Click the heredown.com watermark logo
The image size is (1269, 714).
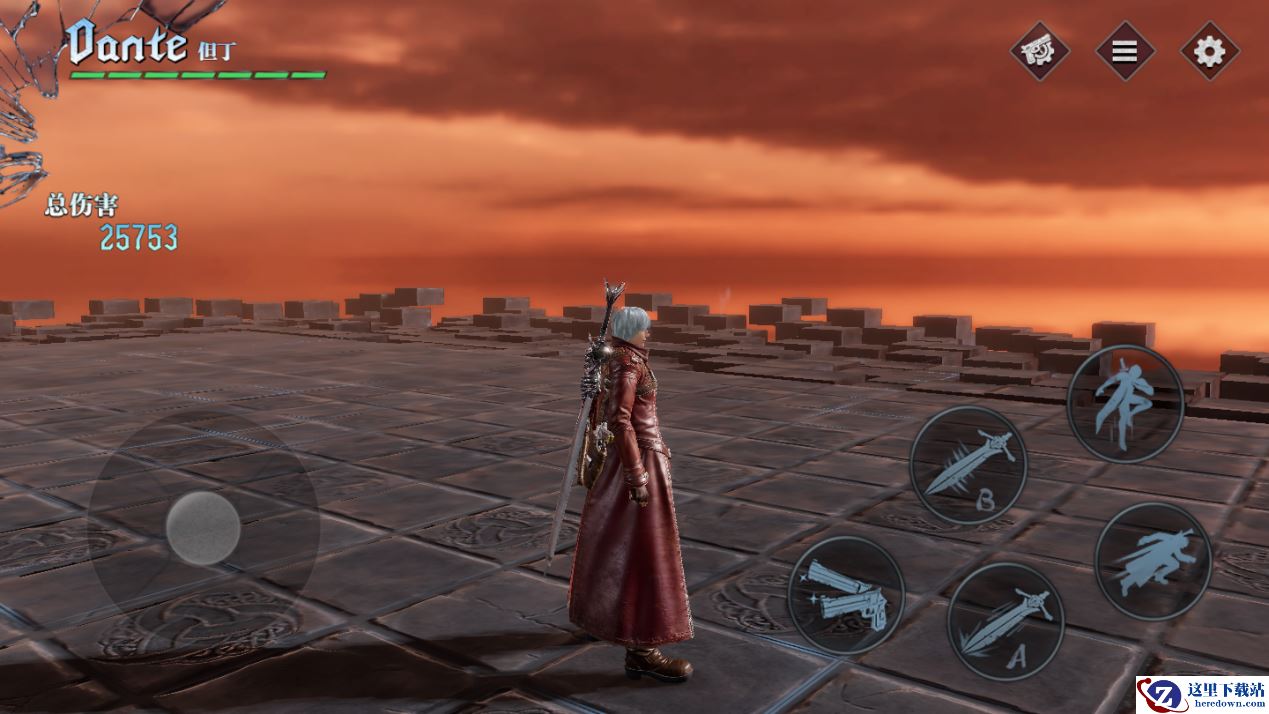click(x=1200, y=694)
